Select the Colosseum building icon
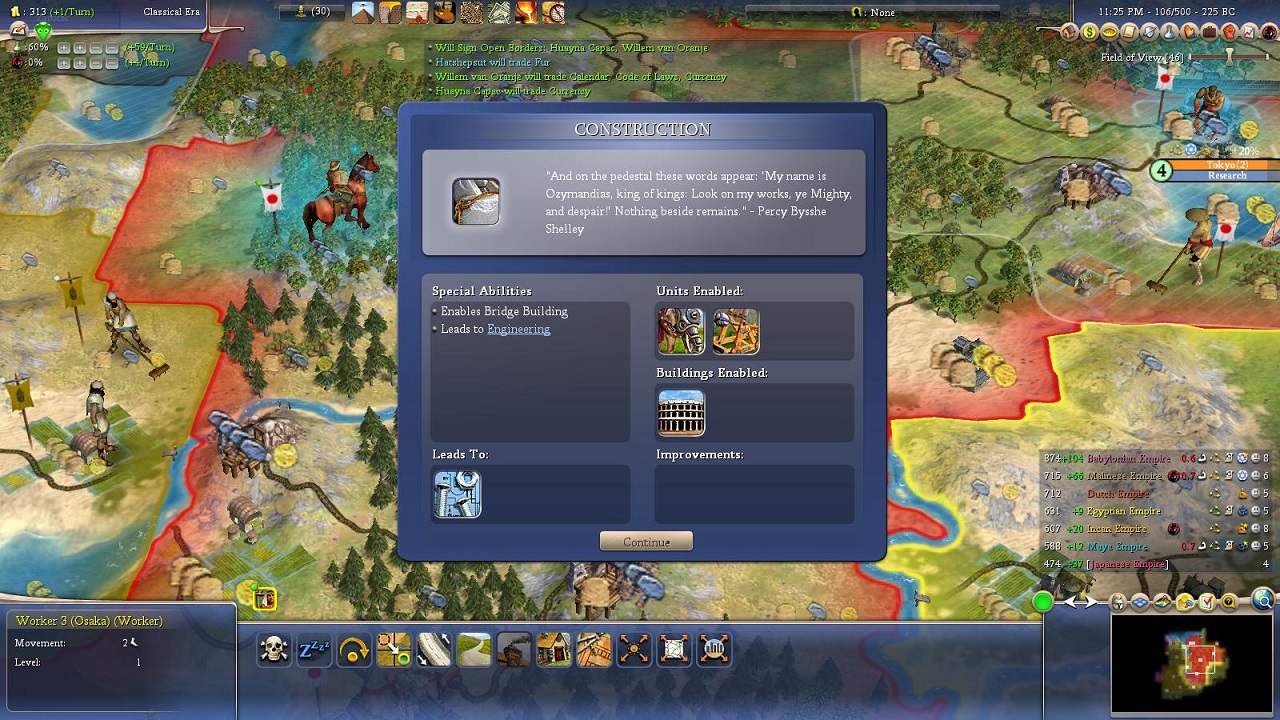The image size is (1280, 720). (681, 413)
